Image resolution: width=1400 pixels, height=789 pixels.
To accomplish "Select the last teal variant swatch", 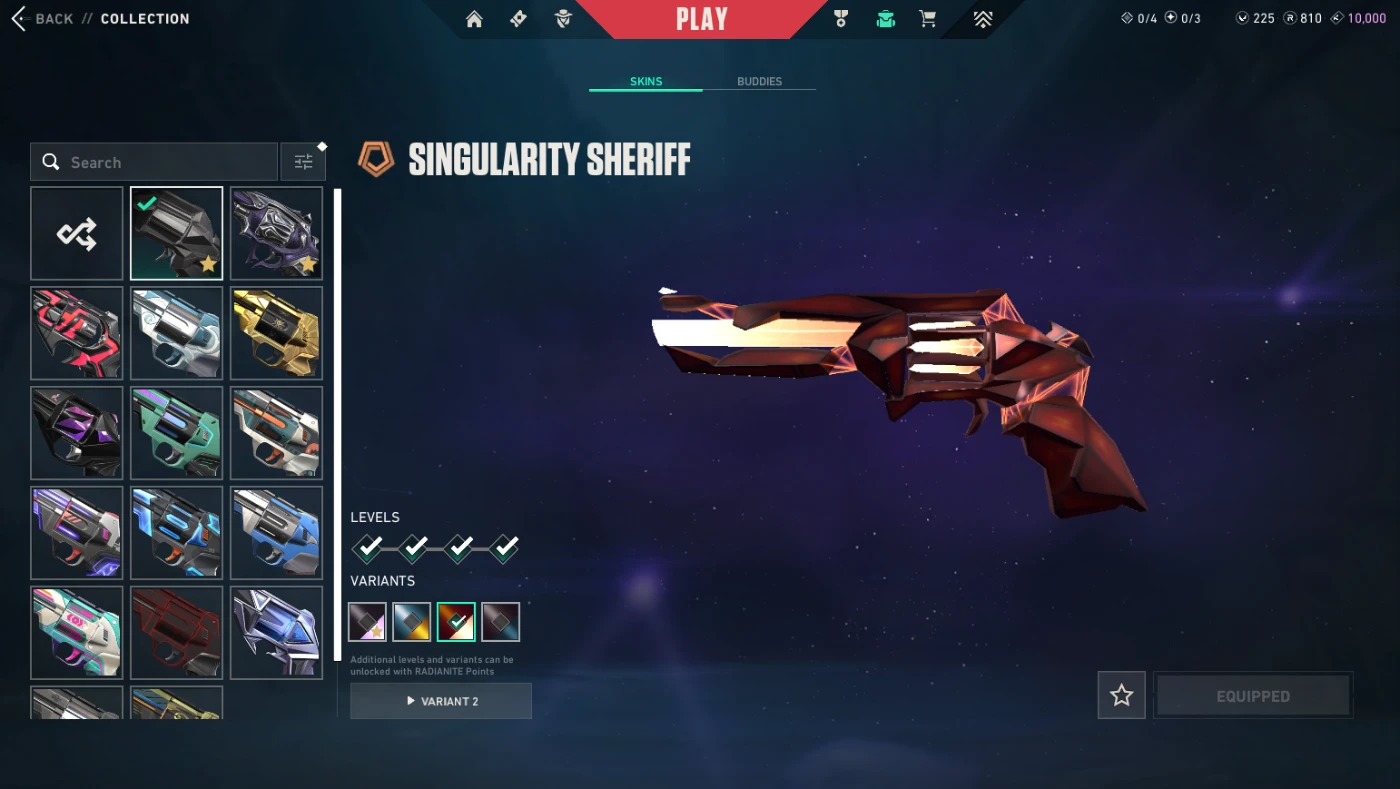I will 501,622.
